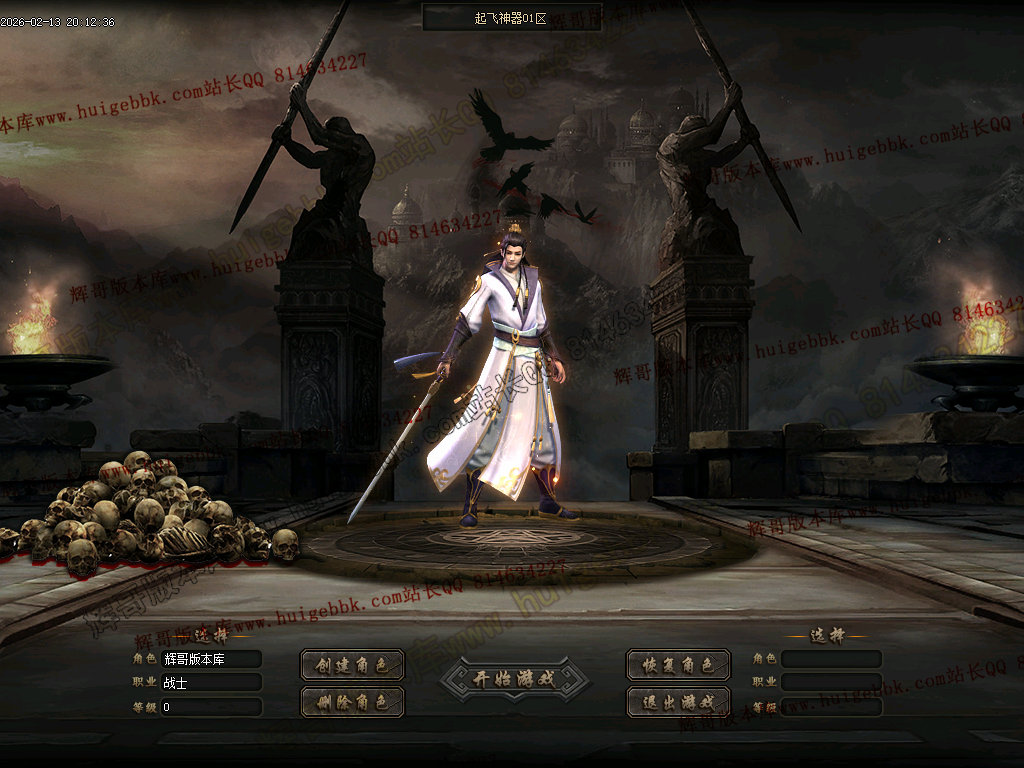Choose 删除角色 (Delete Character)
Screen dimensions: 1024x768
pyautogui.click(x=352, y=702)
